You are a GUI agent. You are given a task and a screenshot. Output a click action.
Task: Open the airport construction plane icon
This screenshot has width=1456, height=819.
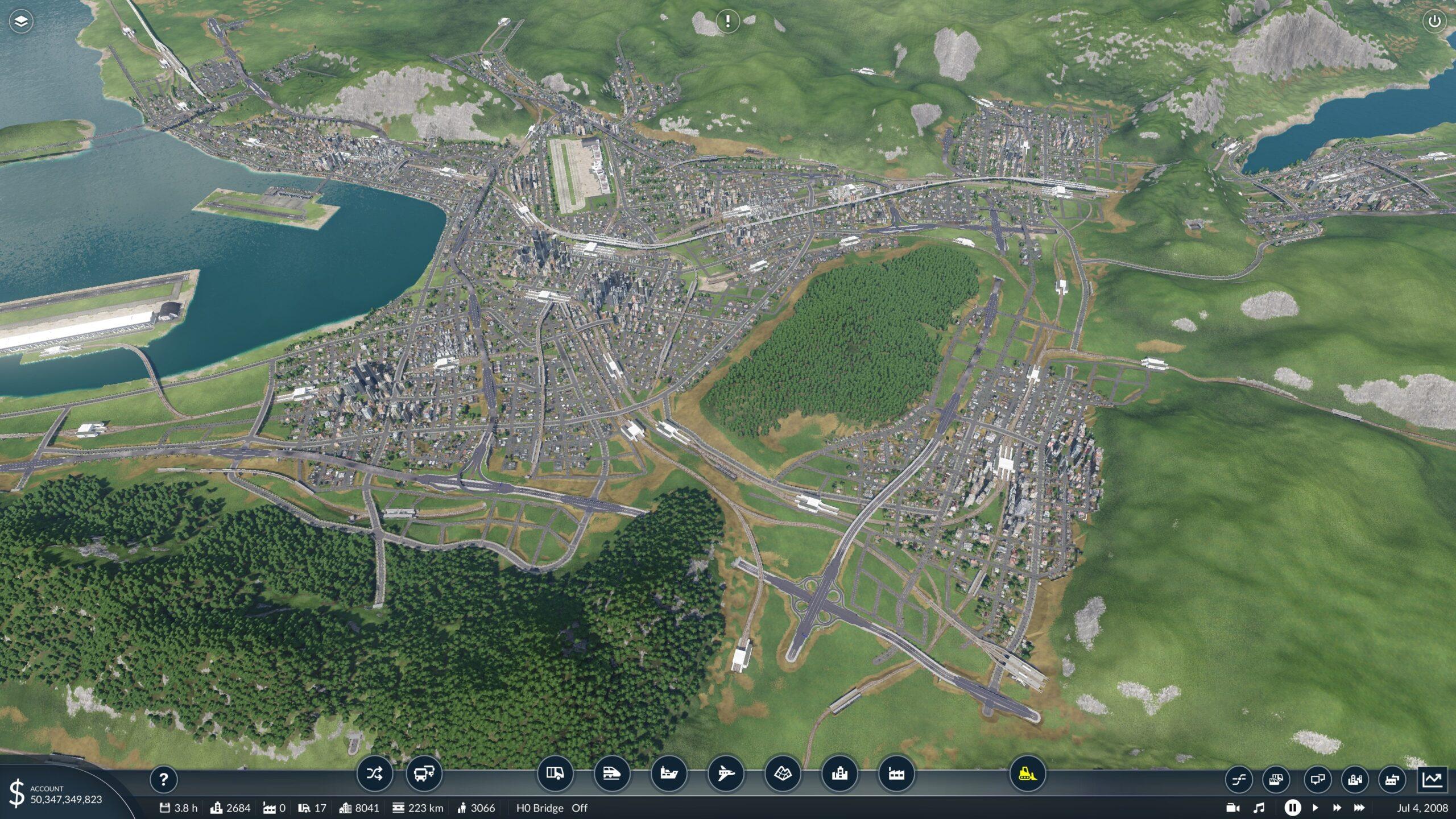point(726,773)
